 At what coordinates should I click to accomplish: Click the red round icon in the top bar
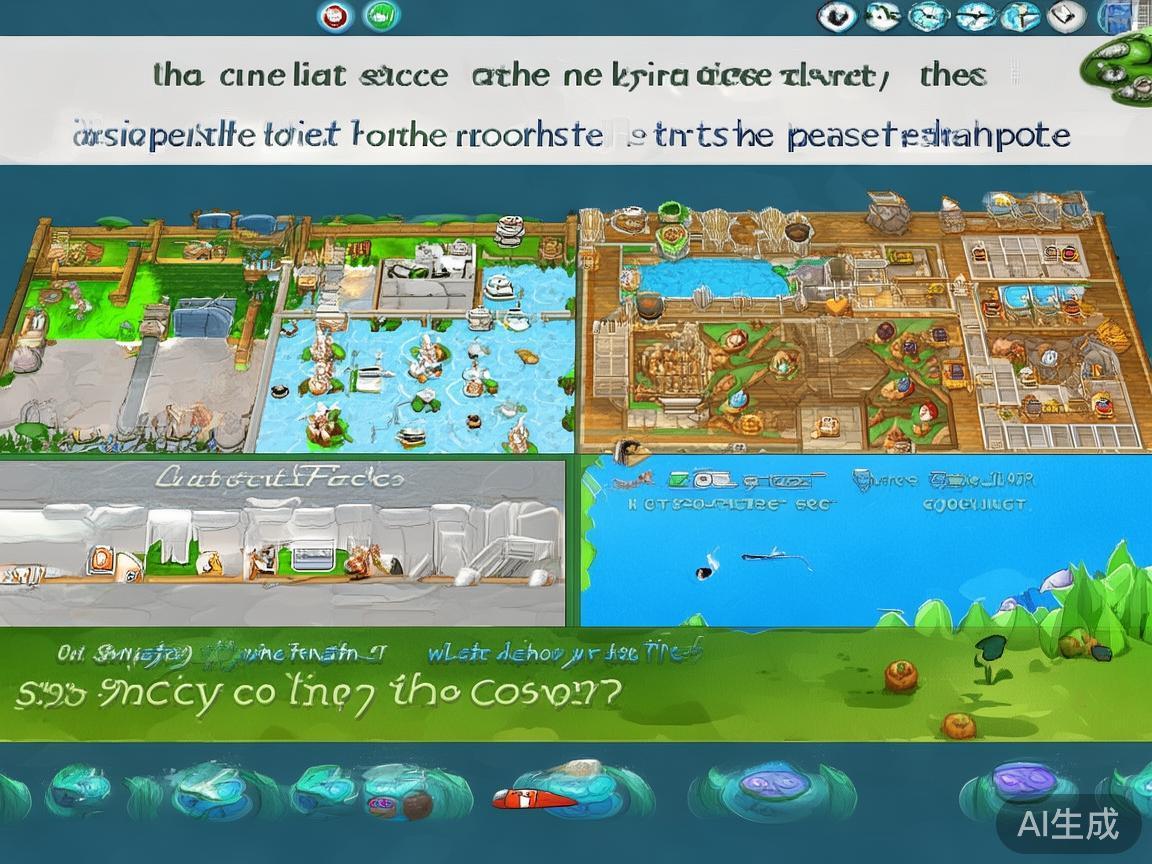tap(336, 16)
